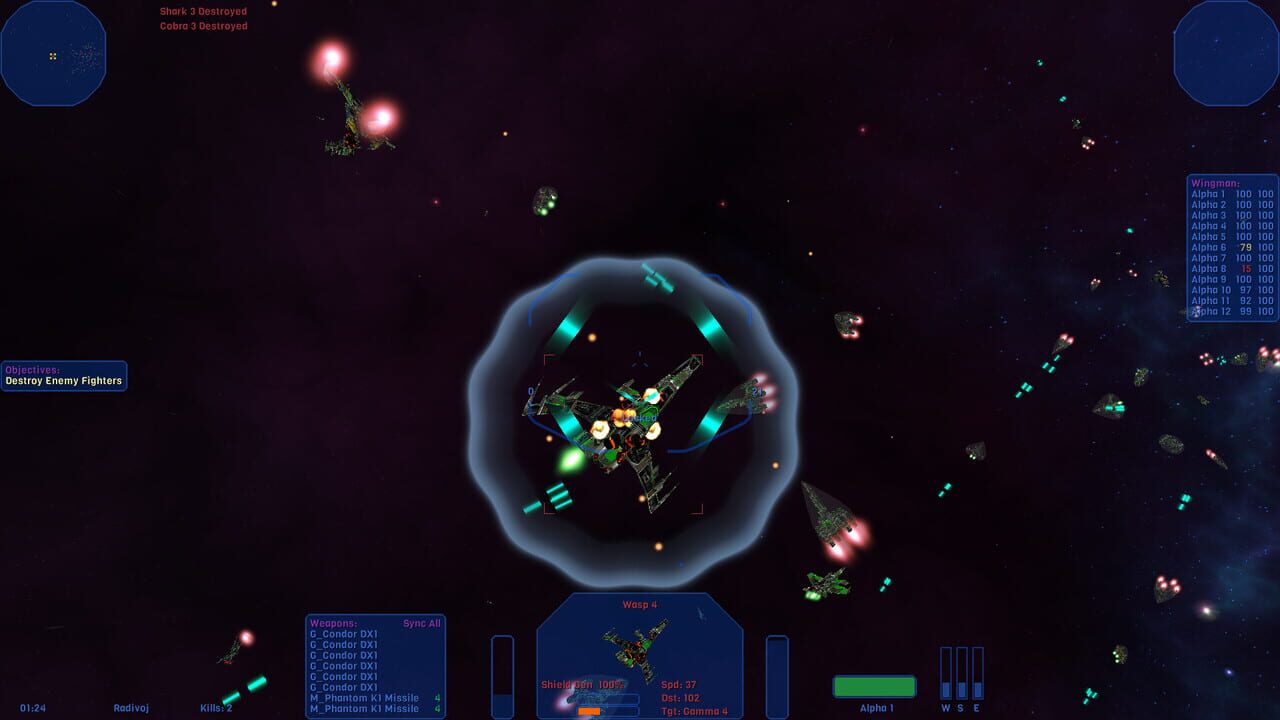Click the player marker inside the left radar

[52, 56]
